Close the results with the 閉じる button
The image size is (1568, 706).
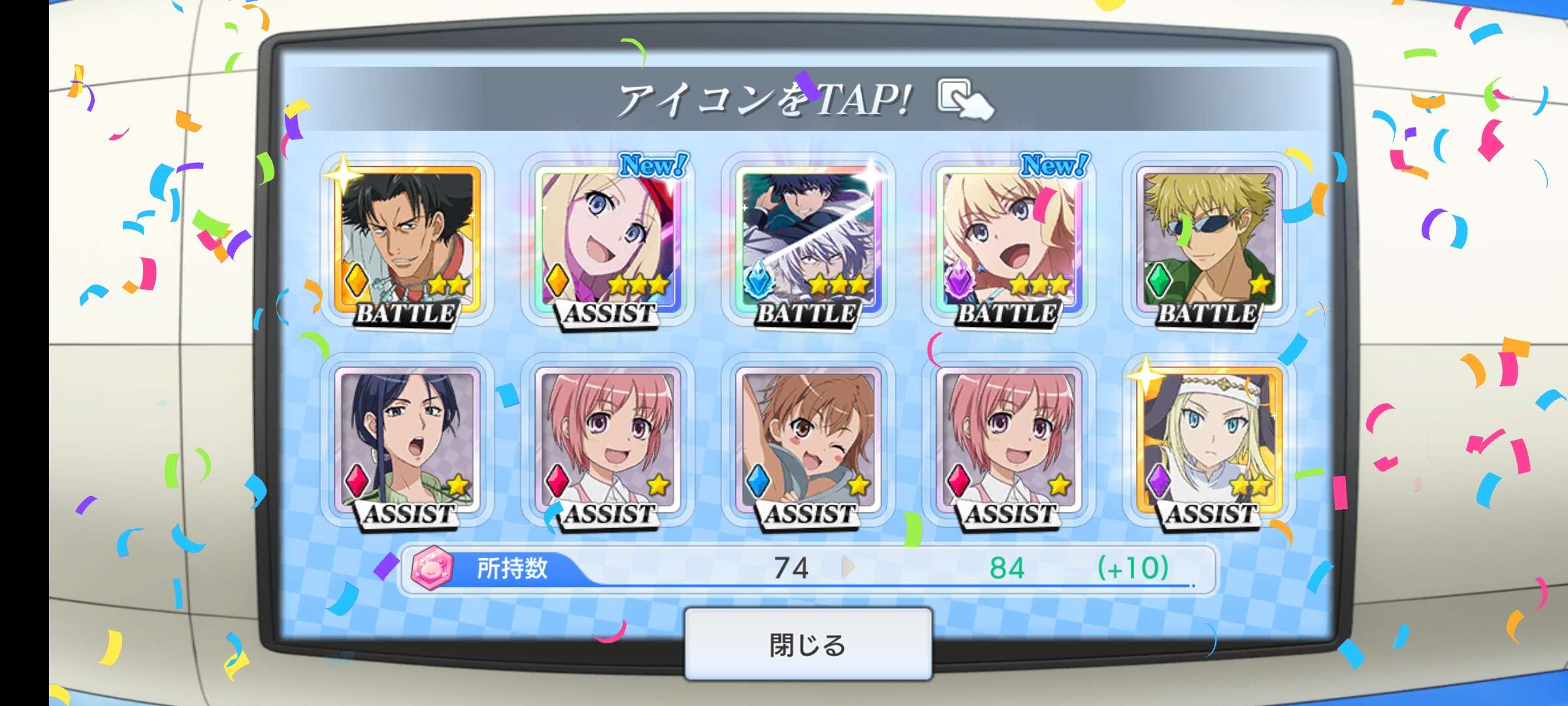(x=808, y=645)
